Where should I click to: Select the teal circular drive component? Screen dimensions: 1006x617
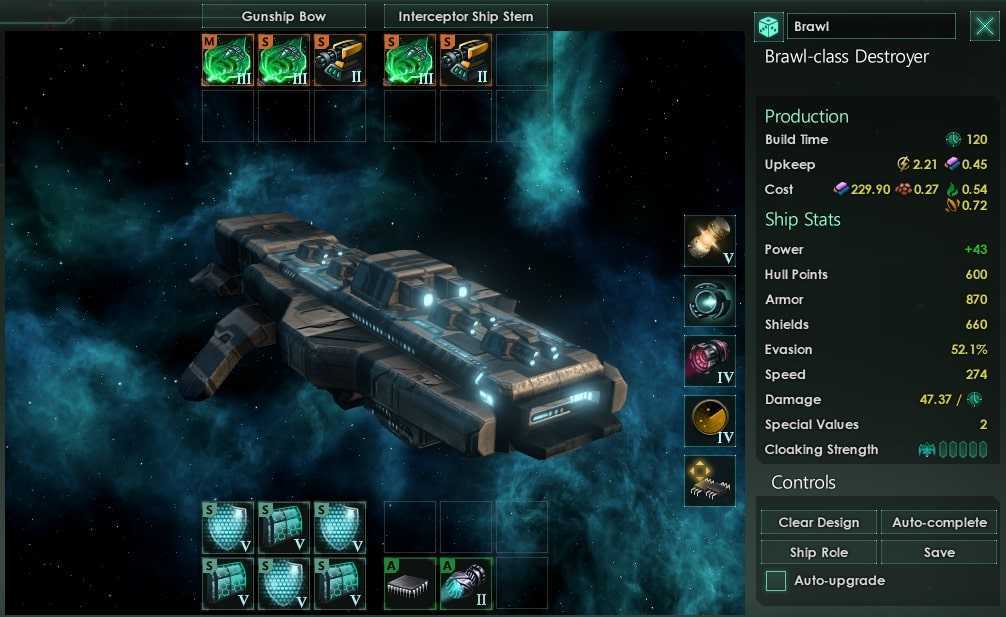(710, 301)
